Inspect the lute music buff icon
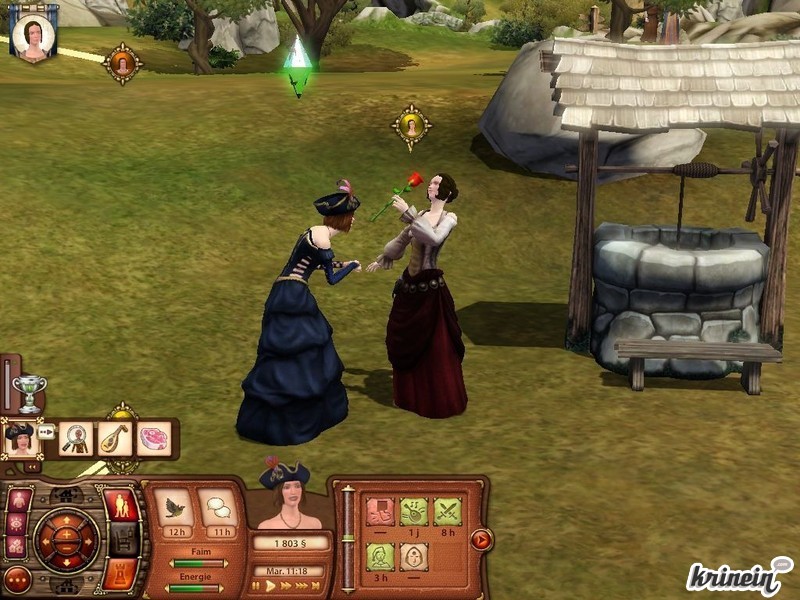The width and height of the screenshot is (800, 600). click(x=413, y=511)
